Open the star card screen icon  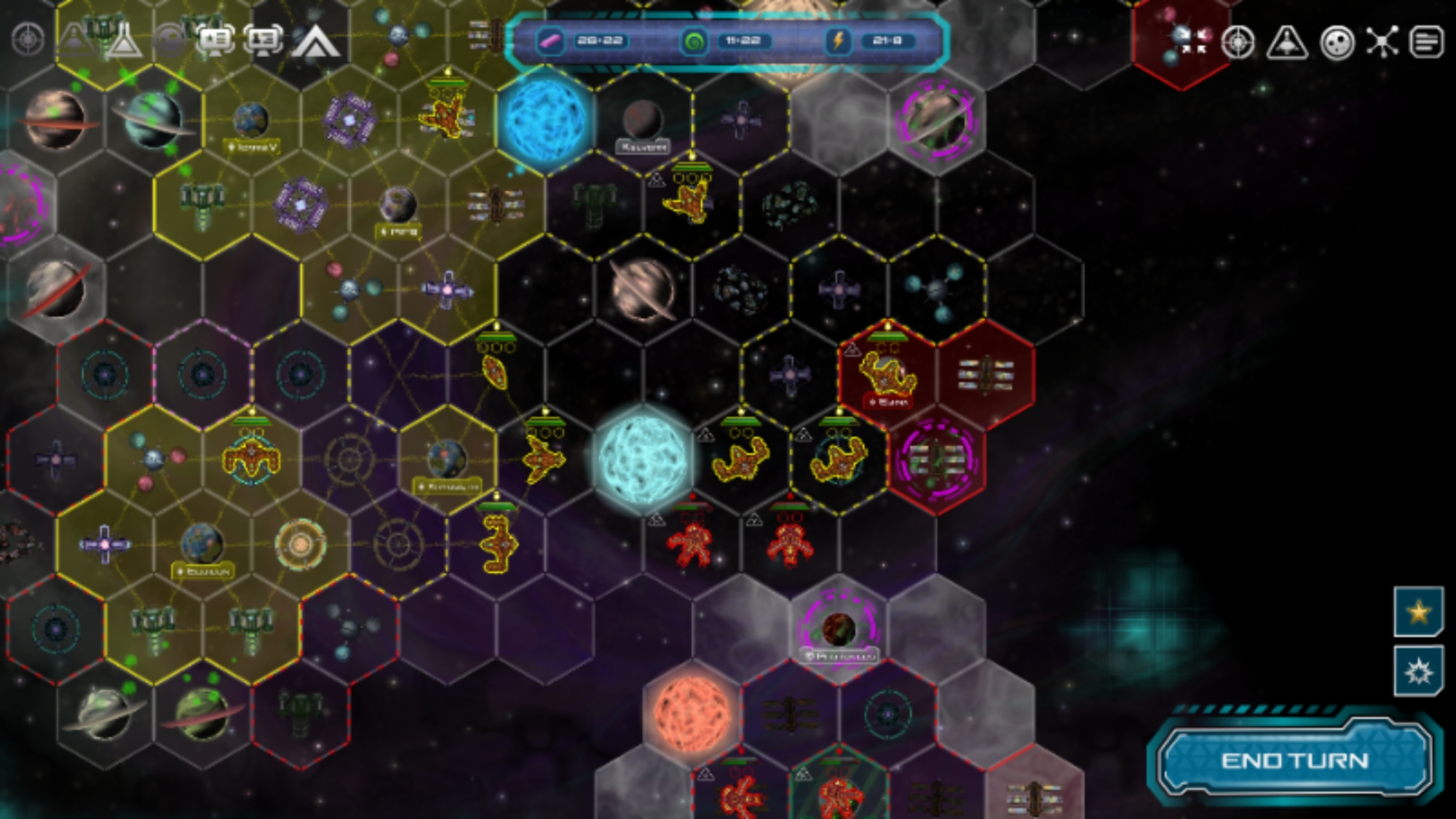(215, 40)
